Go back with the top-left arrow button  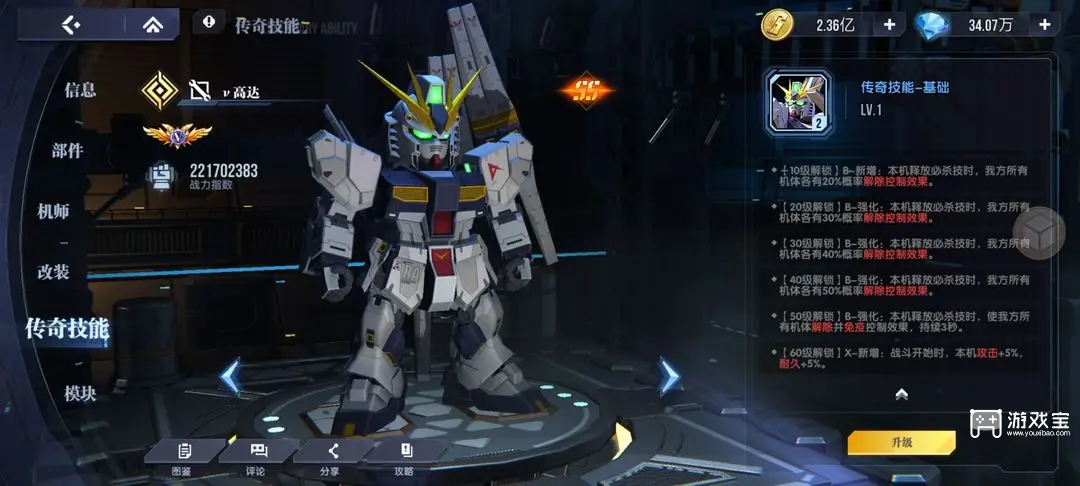[x=69, y=24]
